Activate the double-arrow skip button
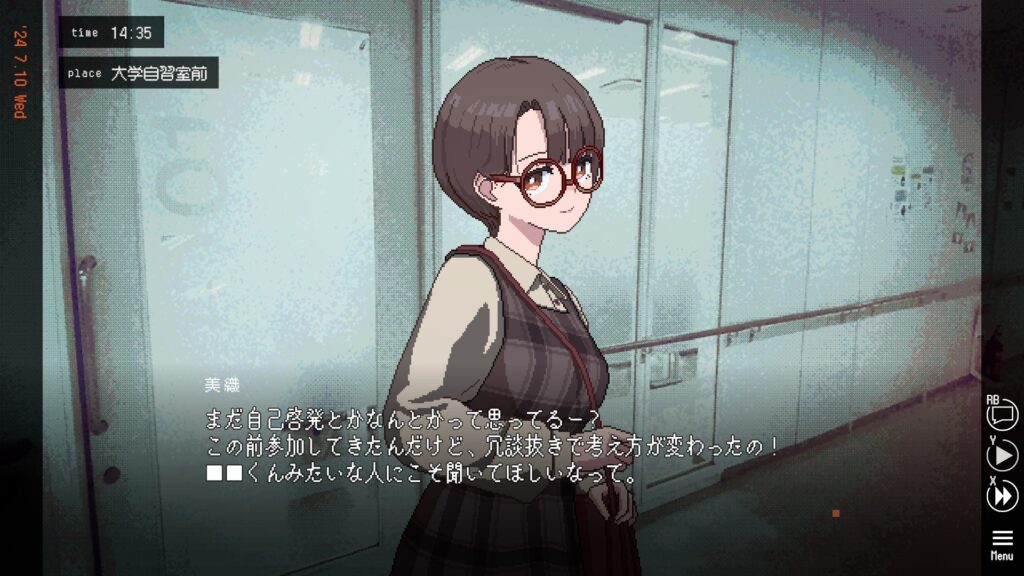 click(x=1002, y=496)
